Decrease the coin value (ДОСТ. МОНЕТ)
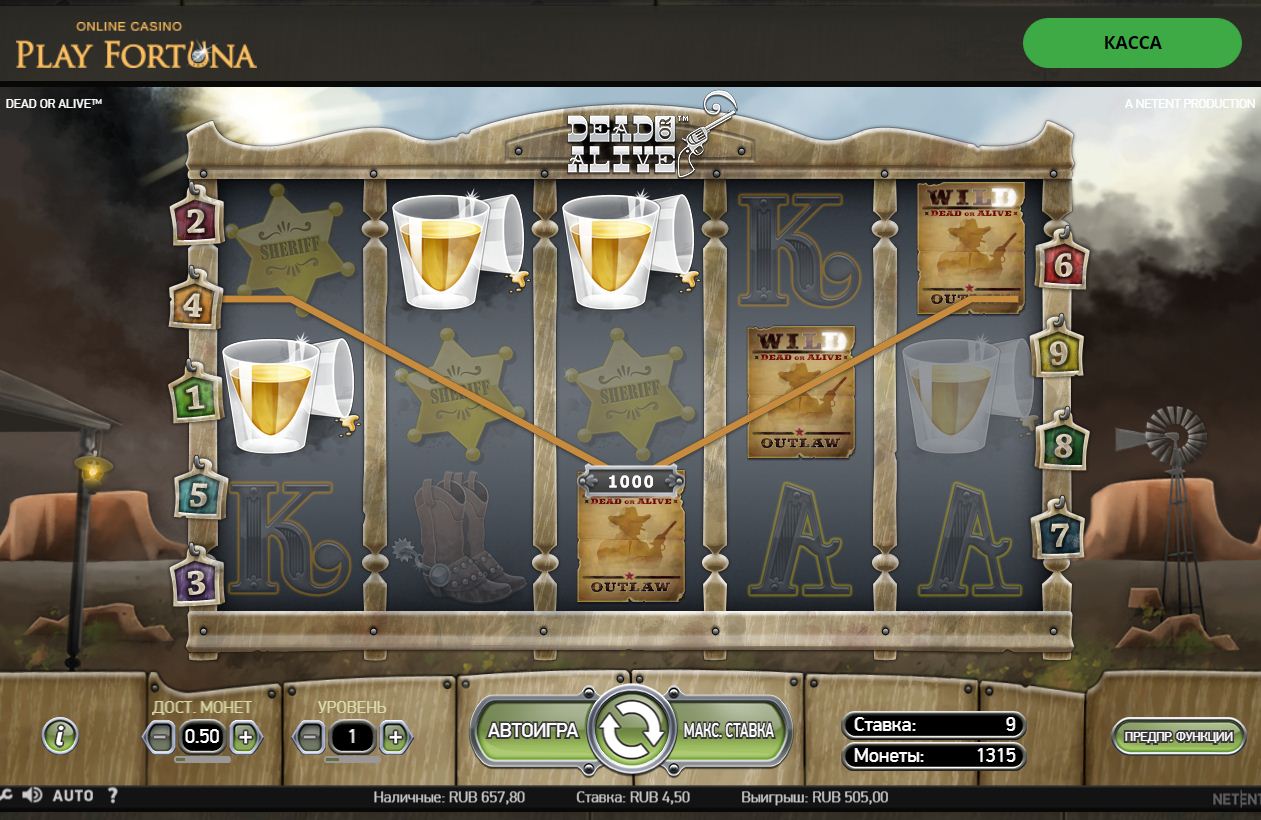 [x=160, y=738]
